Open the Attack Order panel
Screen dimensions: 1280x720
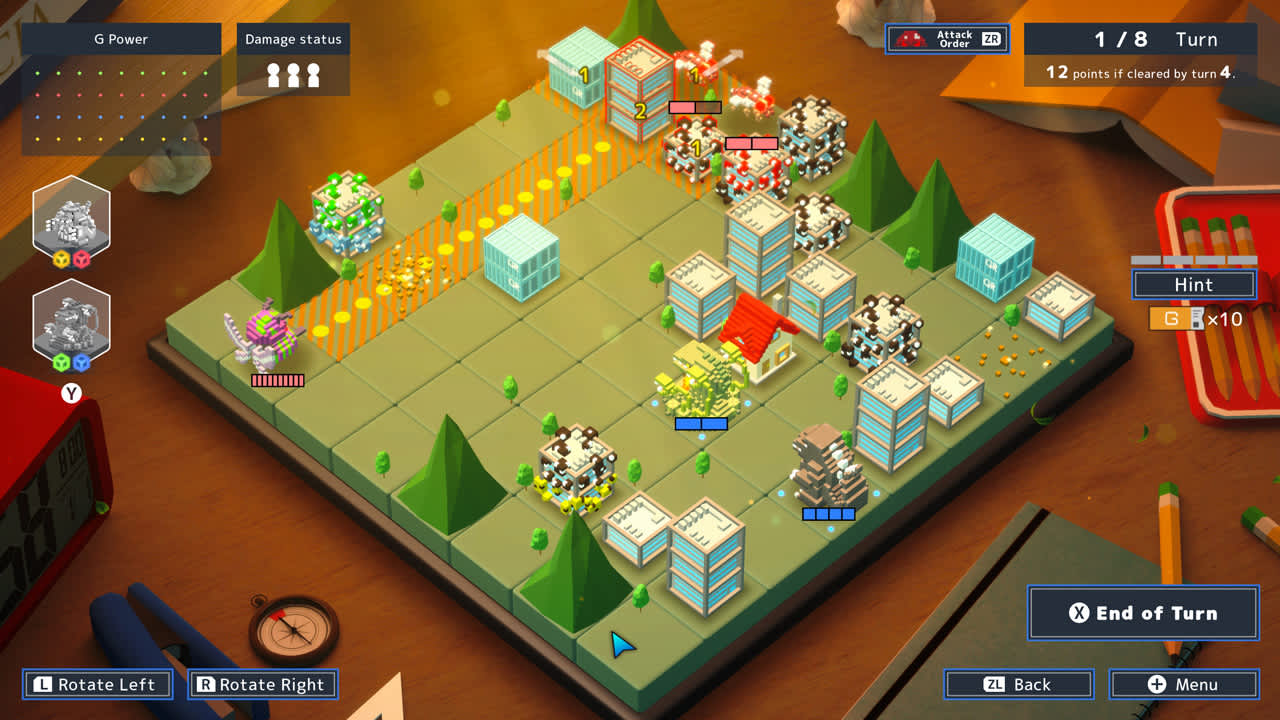(x=946, y=39)
